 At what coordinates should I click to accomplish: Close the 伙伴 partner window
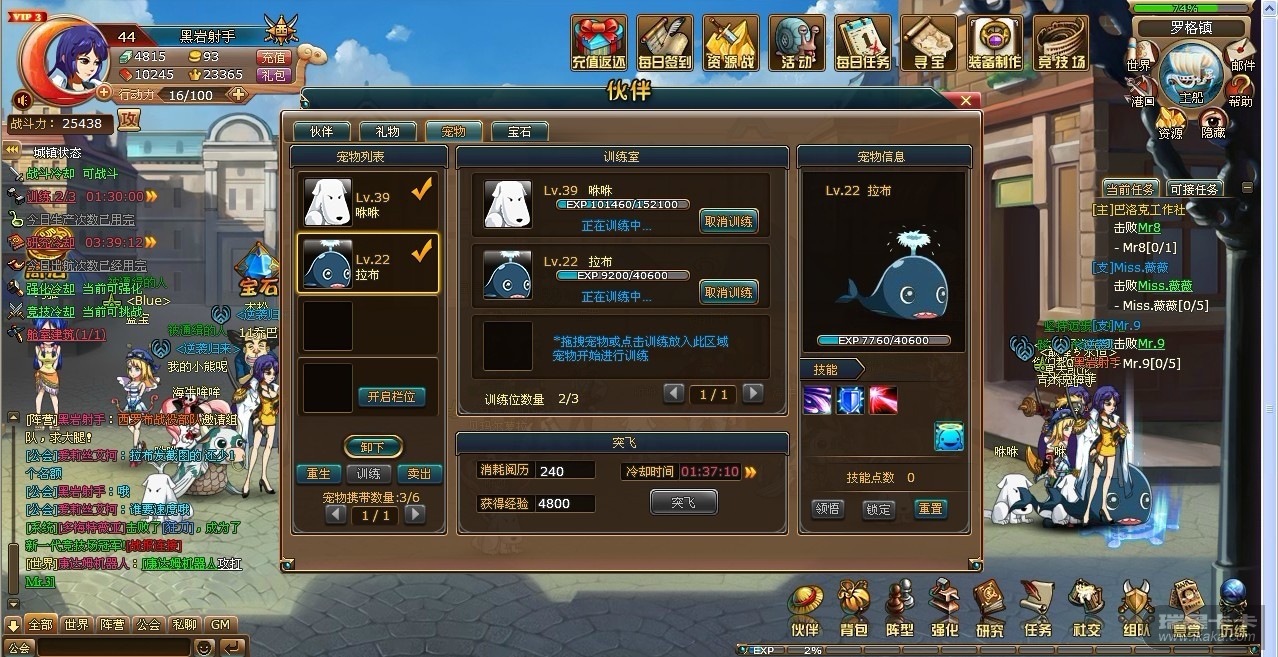coord(966,101)
